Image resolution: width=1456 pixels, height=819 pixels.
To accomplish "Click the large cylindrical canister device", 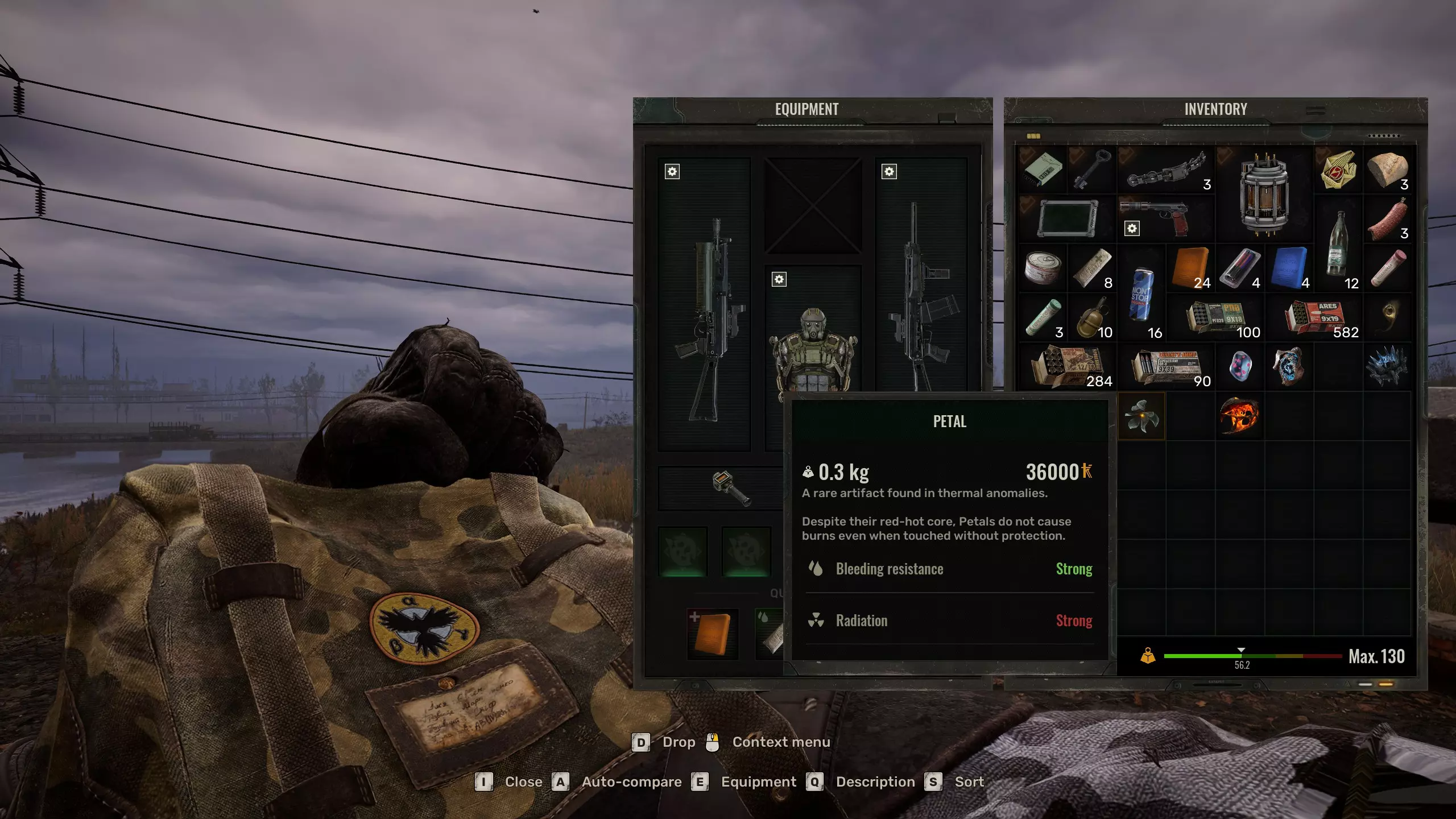I will point(1264,193).
